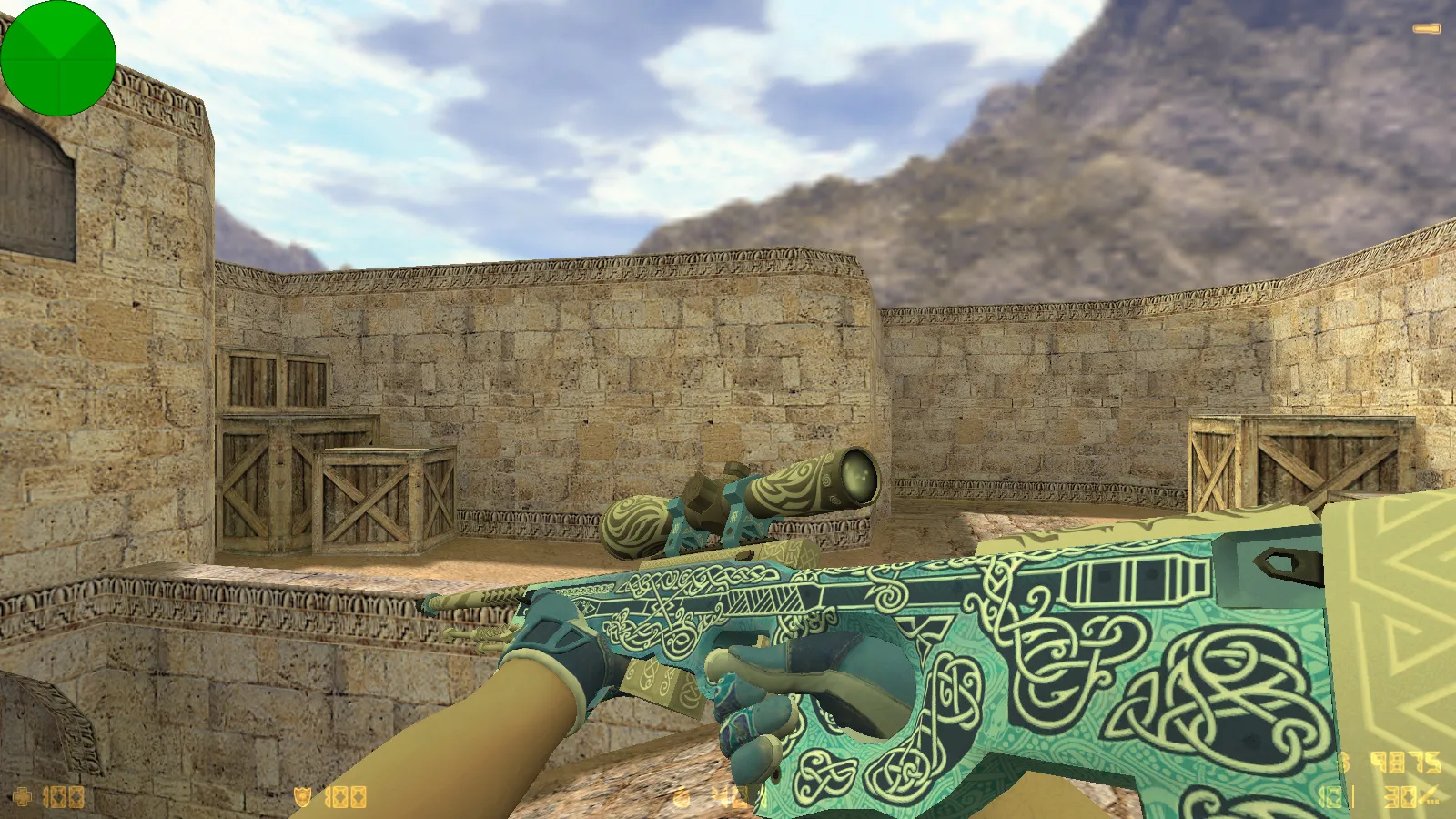Image resolution: width=1456 pixels, height=819 pixels.
Task: Click the ammo count in the magazine display
Action: [x=1329, y=797]
